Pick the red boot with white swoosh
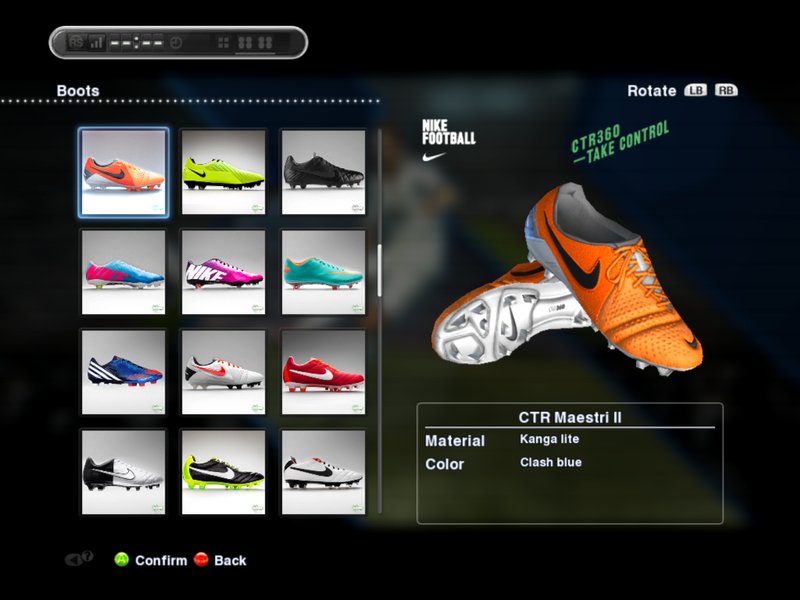Image resolution: width=800 pixels, height=600 pixels. tap(323, 372)
